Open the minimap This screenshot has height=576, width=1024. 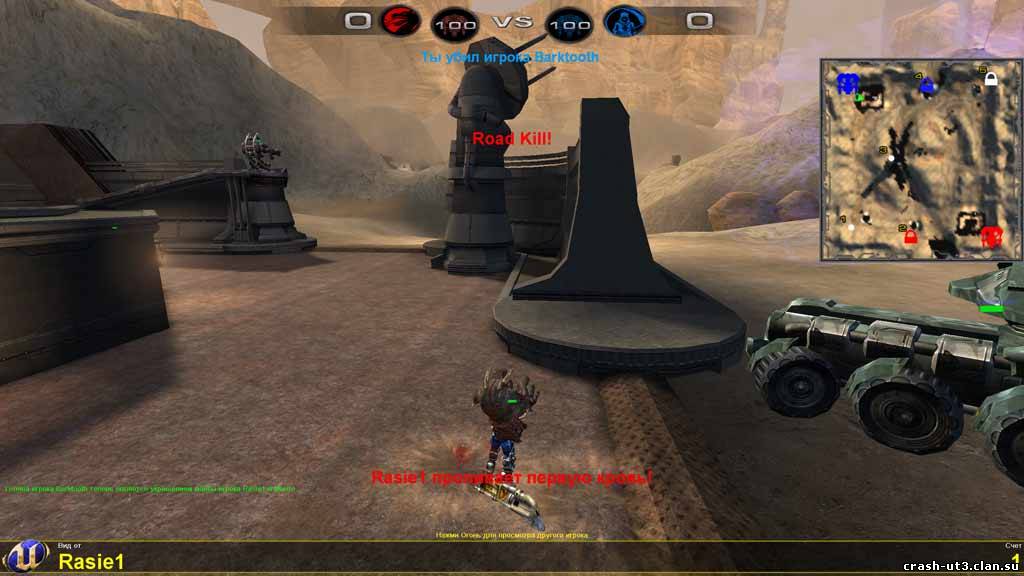[921, 159]
